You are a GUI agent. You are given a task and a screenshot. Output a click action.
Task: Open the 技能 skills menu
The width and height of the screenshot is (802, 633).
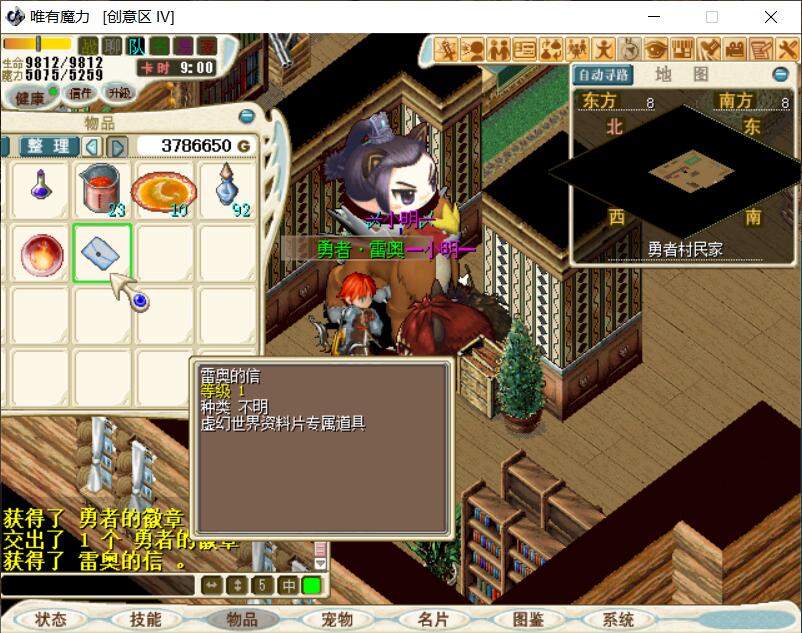(x=145, y=619)
